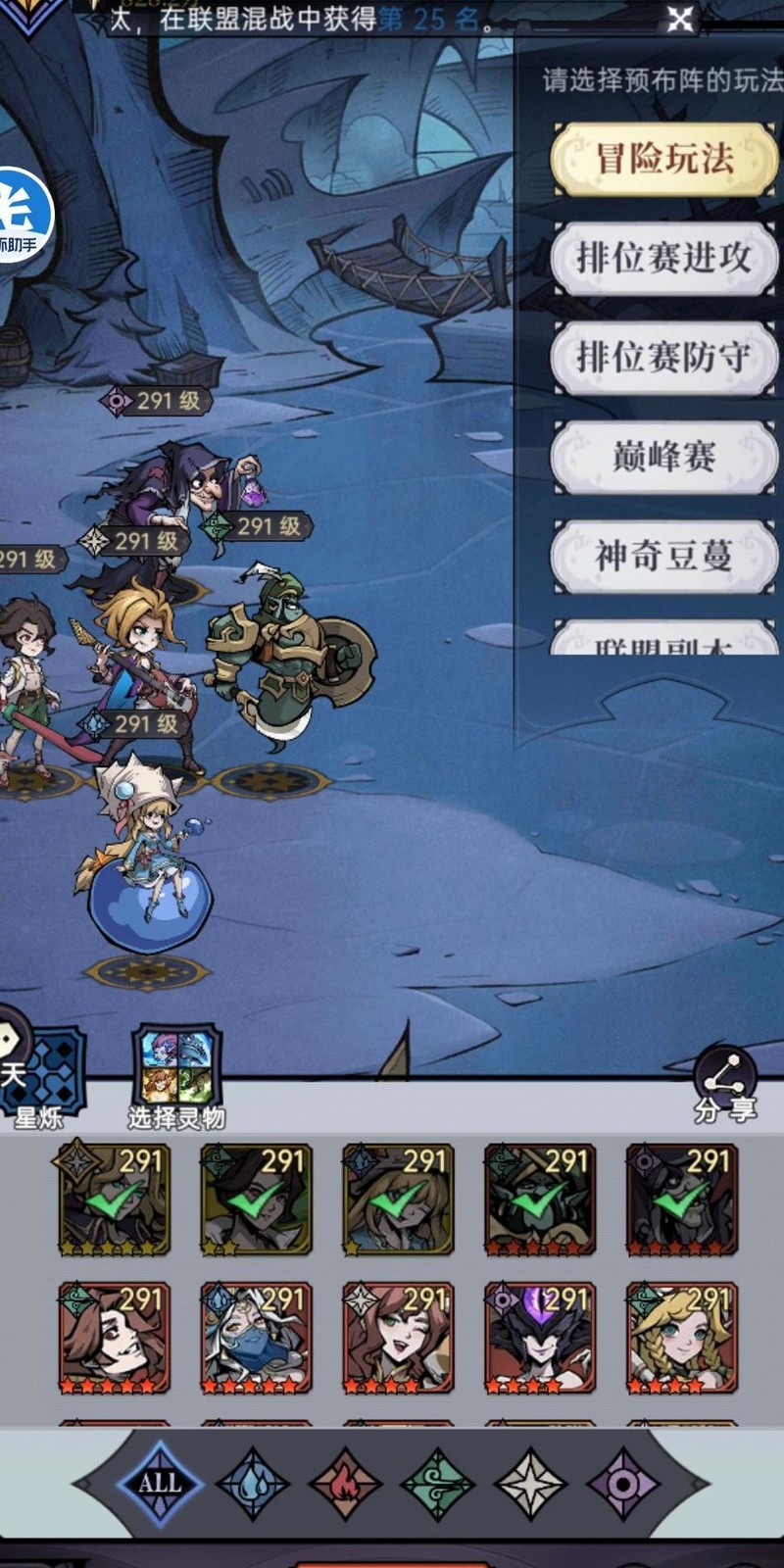Pick the 神奇豆蔓 mode button
This screenshot has width=784, height=1568.
click(664, 556)
